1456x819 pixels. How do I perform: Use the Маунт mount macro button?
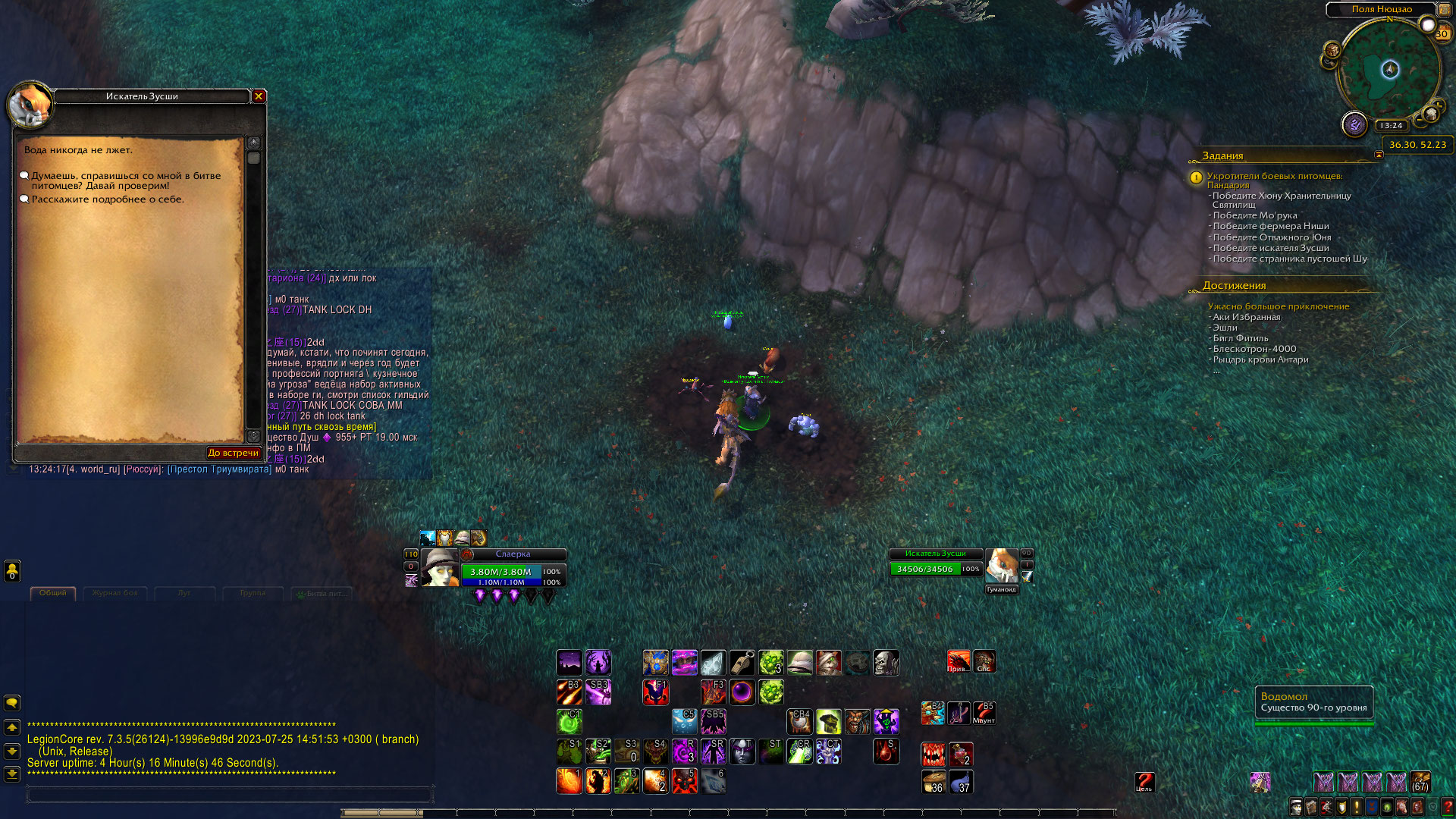(x=984, y=713)
